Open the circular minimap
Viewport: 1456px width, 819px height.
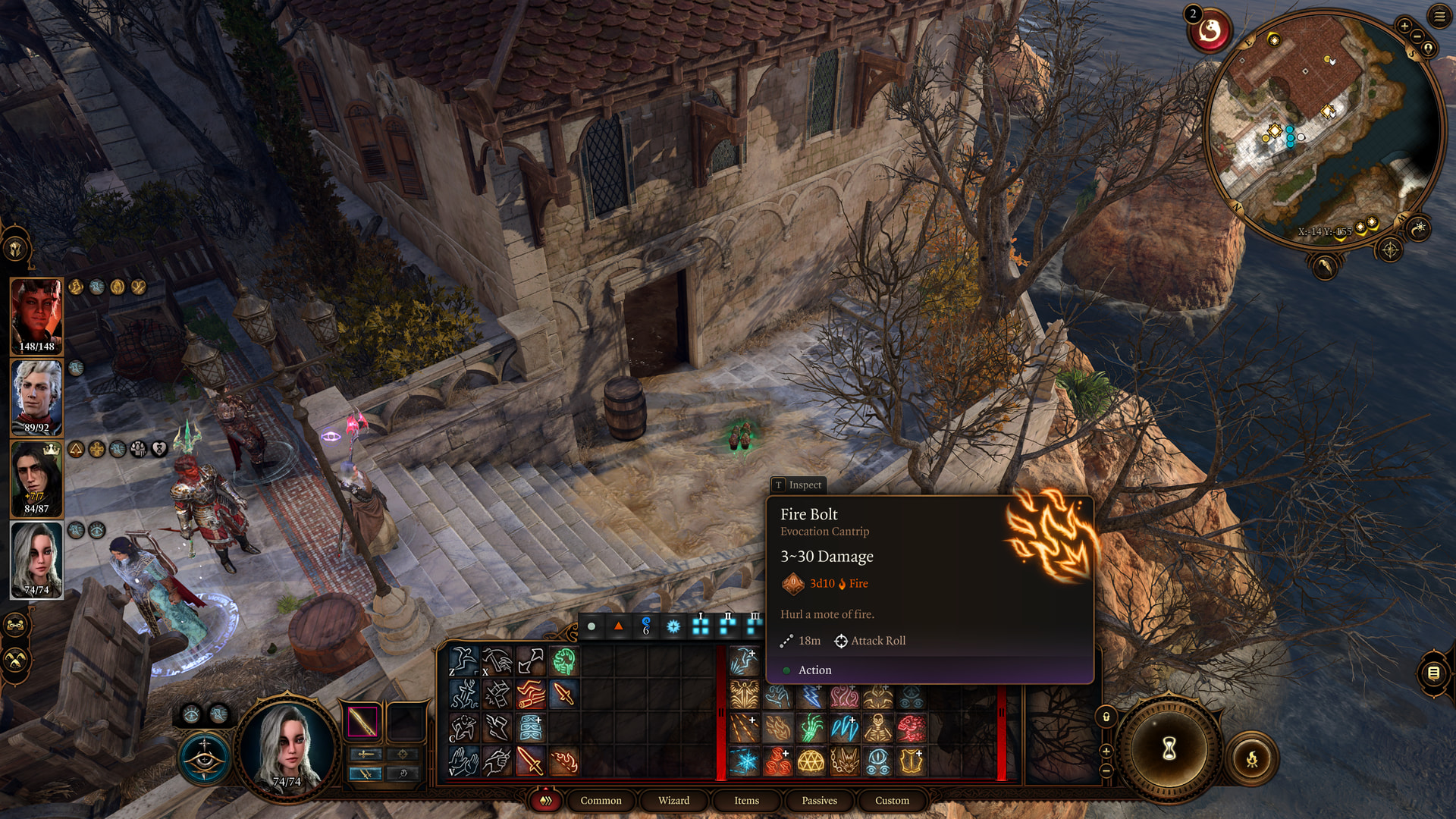1324,127
